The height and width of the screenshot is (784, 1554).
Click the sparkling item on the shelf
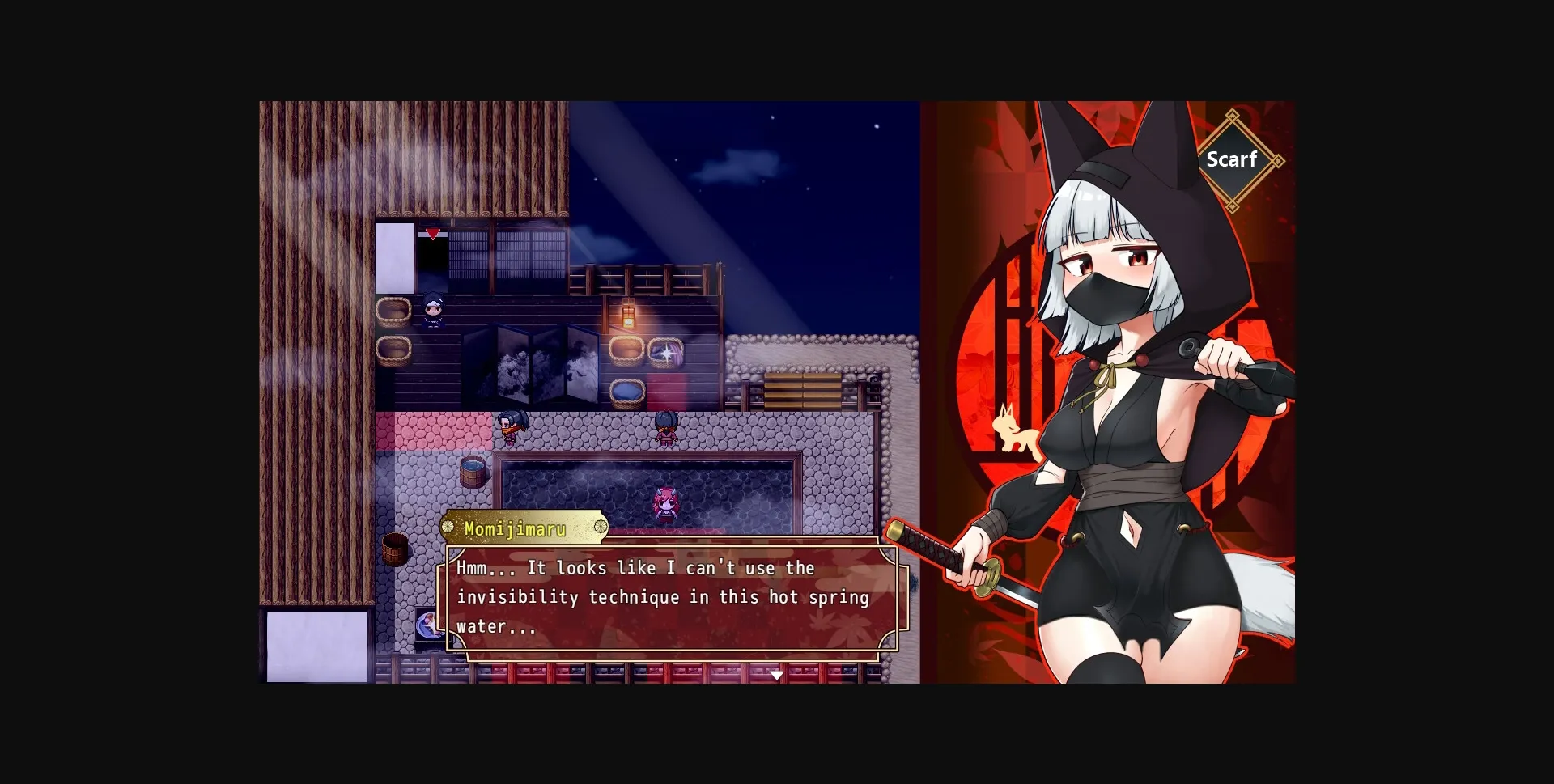click(668, 354)
